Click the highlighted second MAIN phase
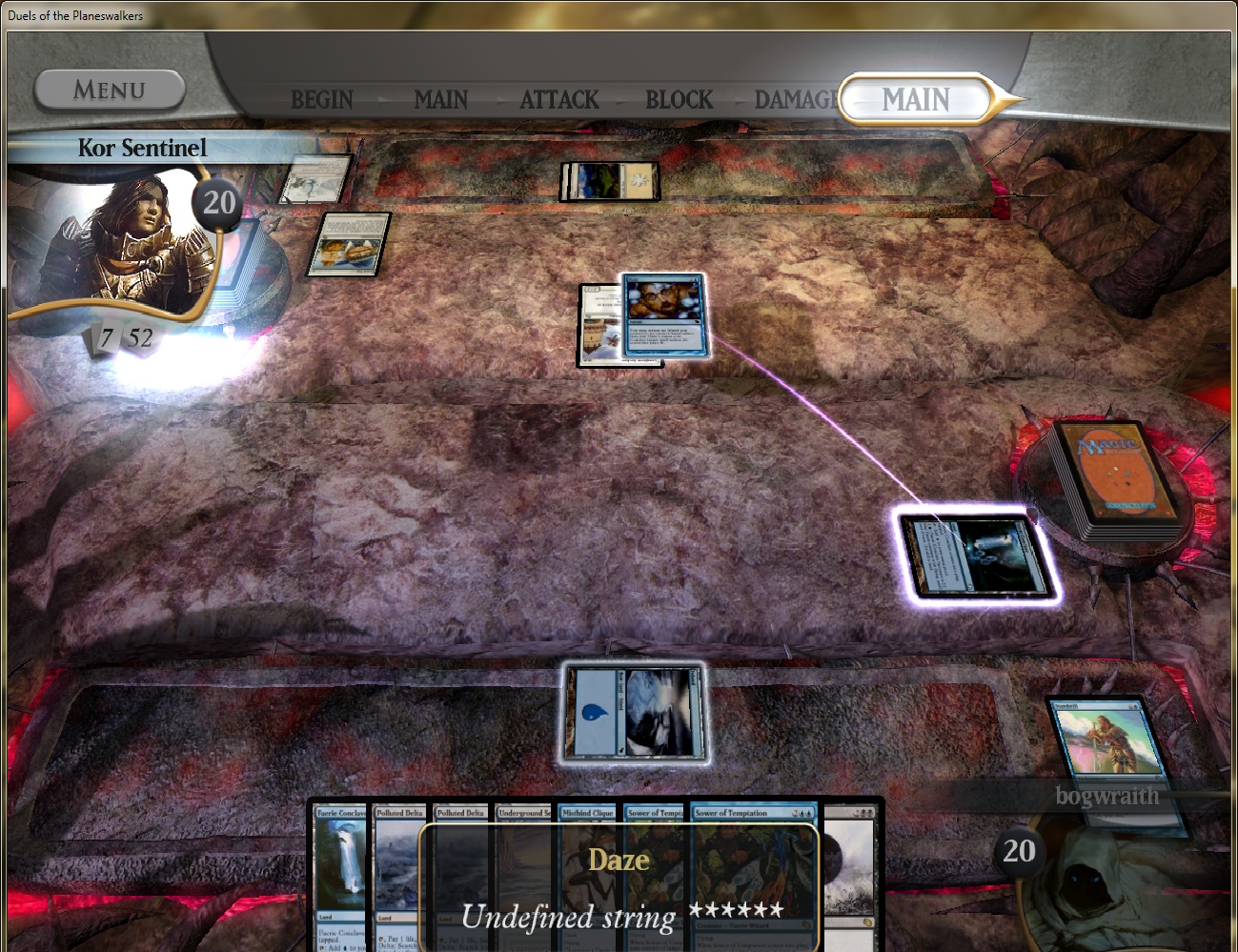This screenshot has height=952, width=1238. tap(915, 99)
